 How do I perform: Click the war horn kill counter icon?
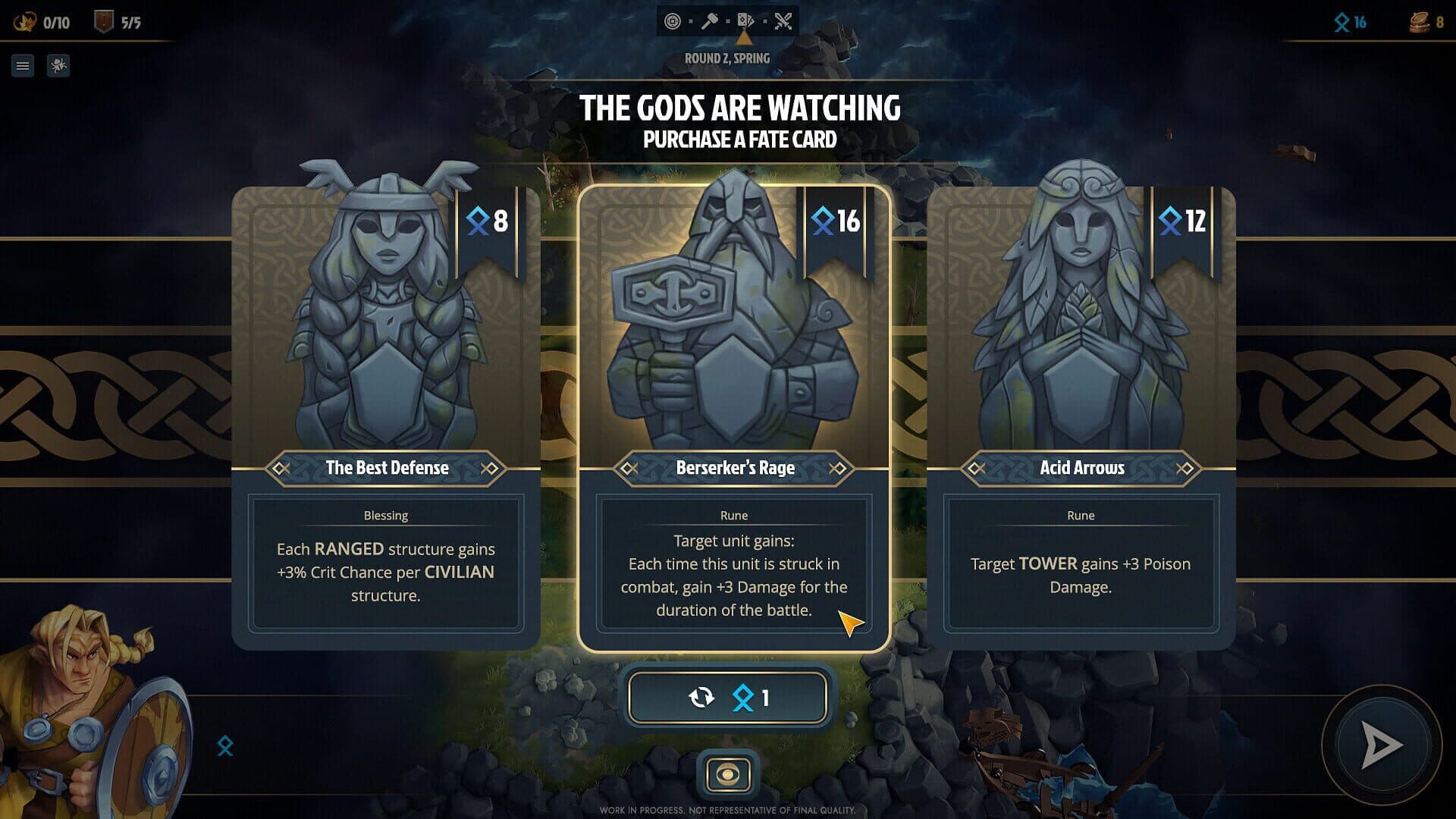[x=25, y=21]
